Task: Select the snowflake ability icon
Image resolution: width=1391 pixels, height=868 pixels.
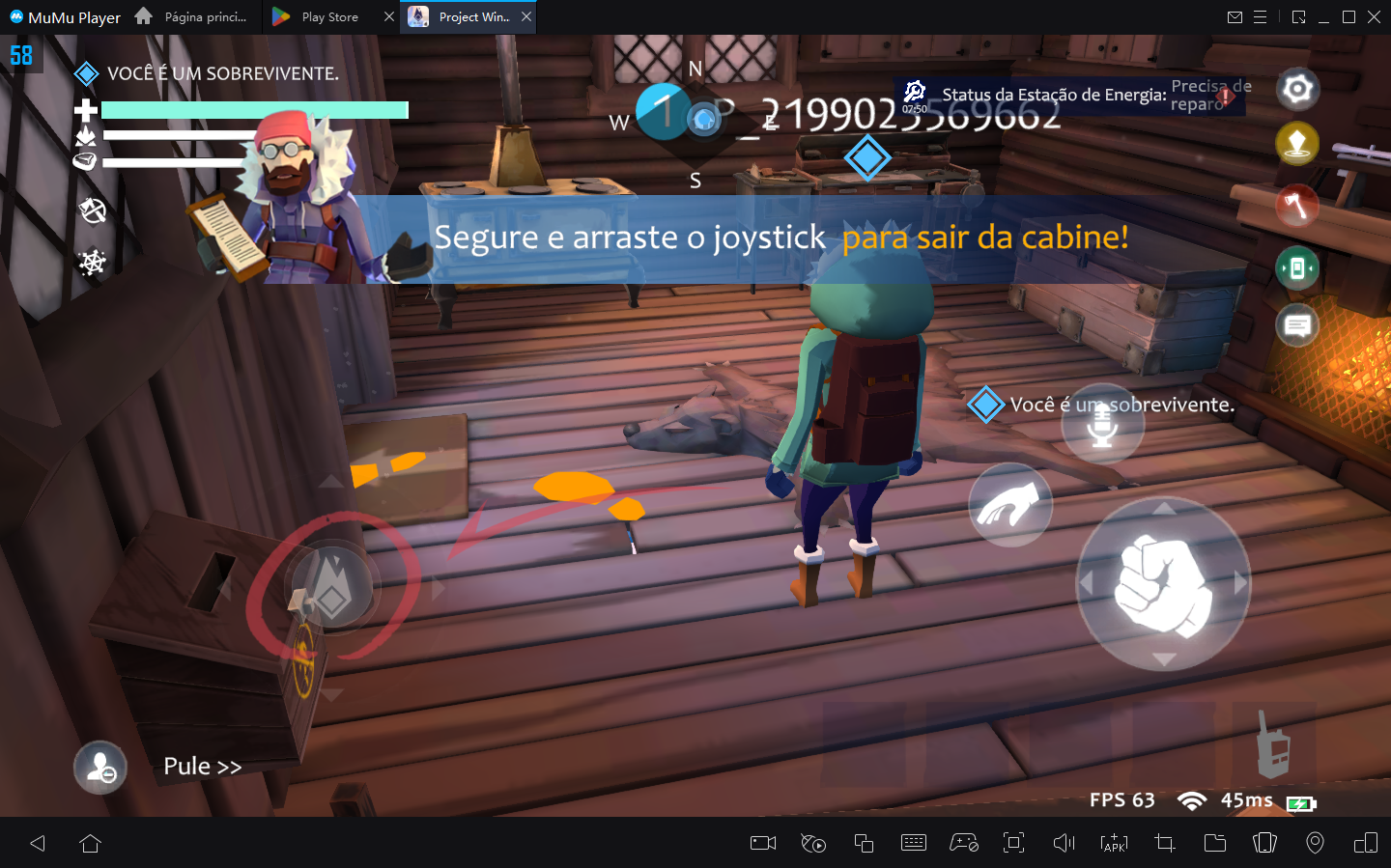Action: pyautogui.click(x=92, y=262)
